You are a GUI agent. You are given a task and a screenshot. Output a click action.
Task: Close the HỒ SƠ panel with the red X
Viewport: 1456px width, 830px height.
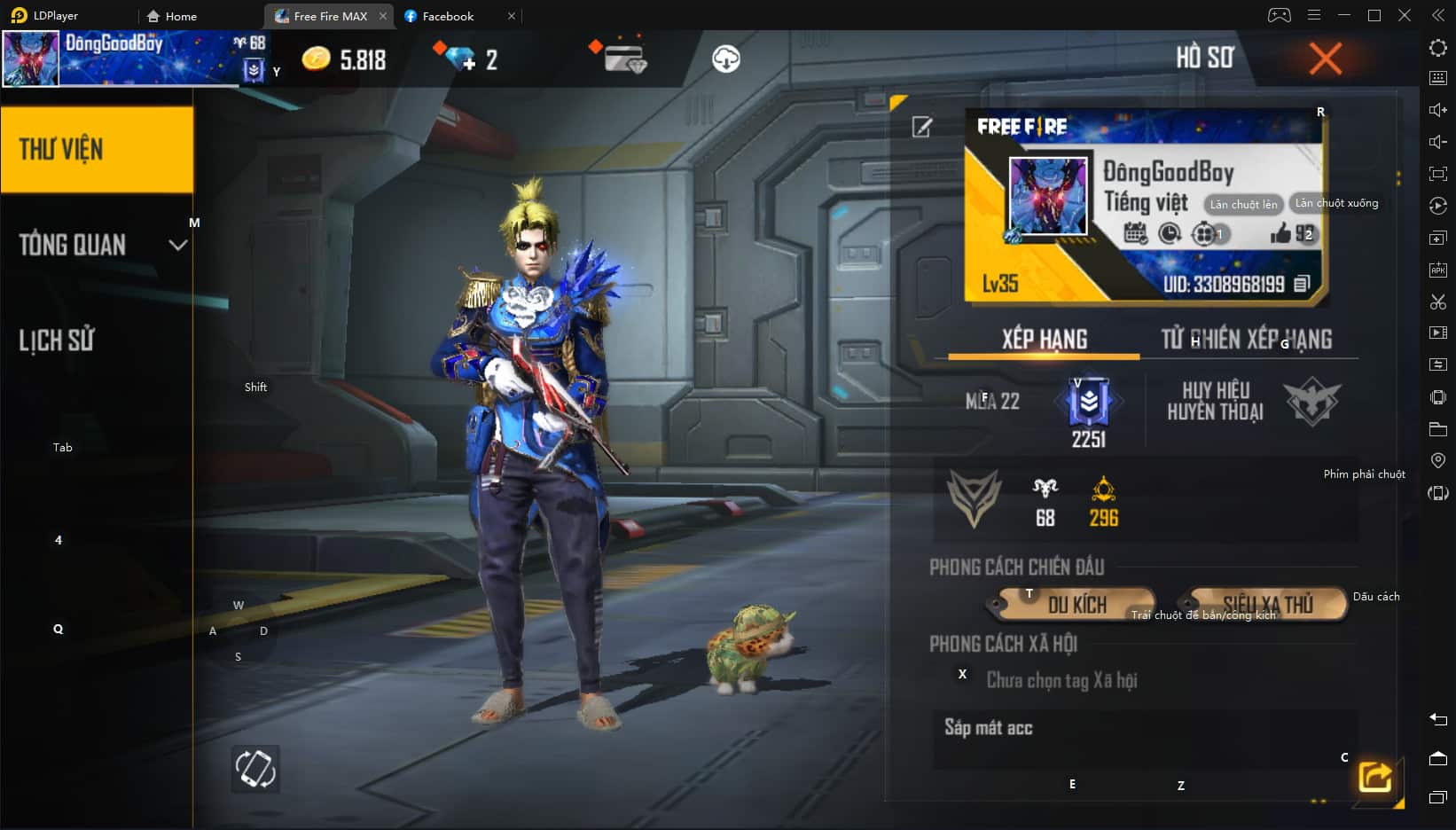1325,59
